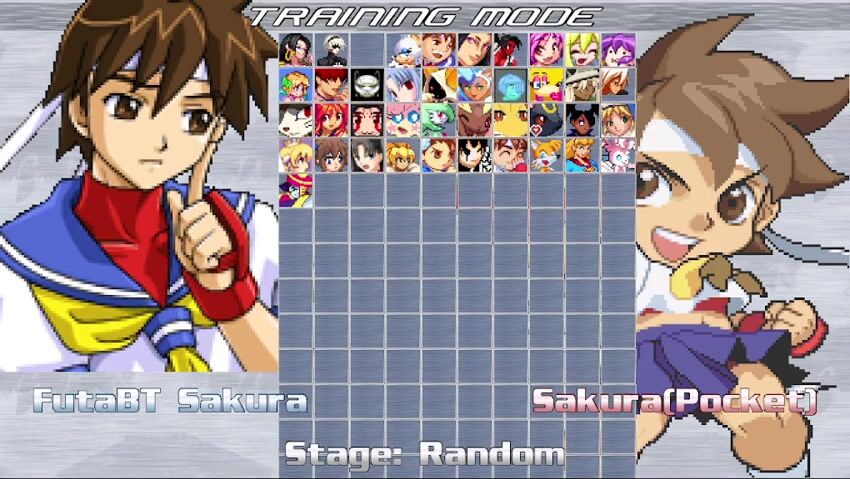The image size is (850, 479).
Task: Pick the Tails fox character portrait
Action: pos(547,154)
